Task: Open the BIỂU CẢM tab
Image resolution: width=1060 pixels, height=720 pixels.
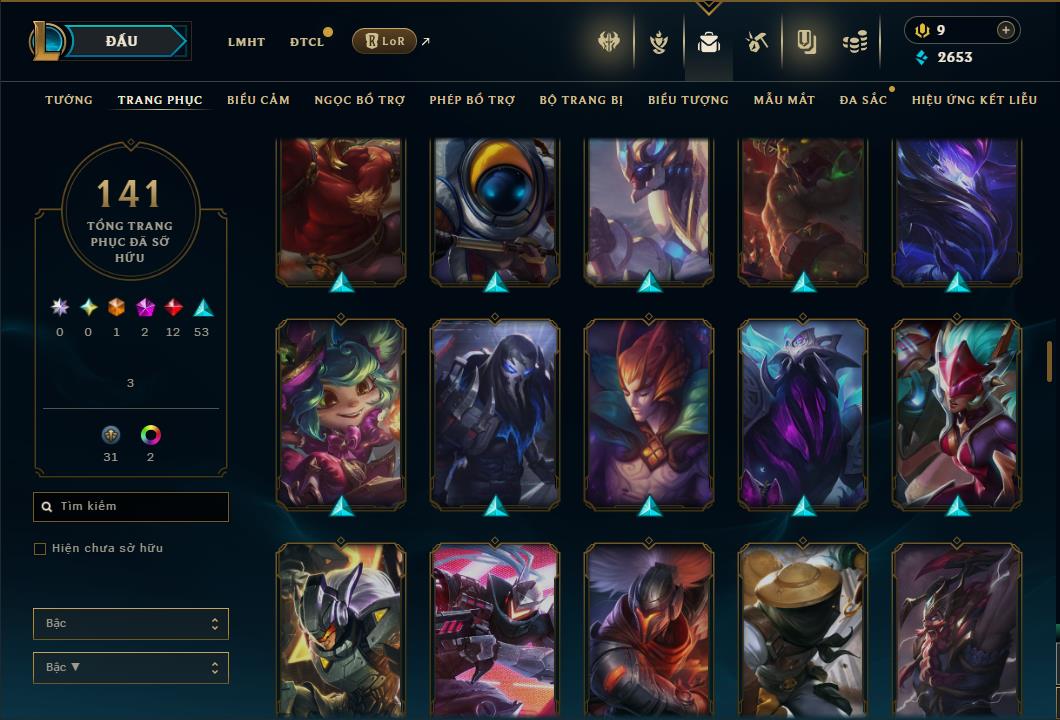Action: (258, 100)
